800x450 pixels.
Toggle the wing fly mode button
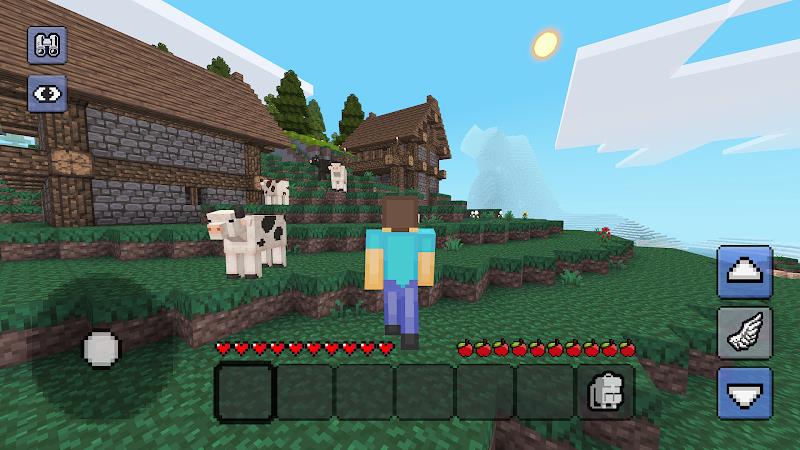[744, 333]
